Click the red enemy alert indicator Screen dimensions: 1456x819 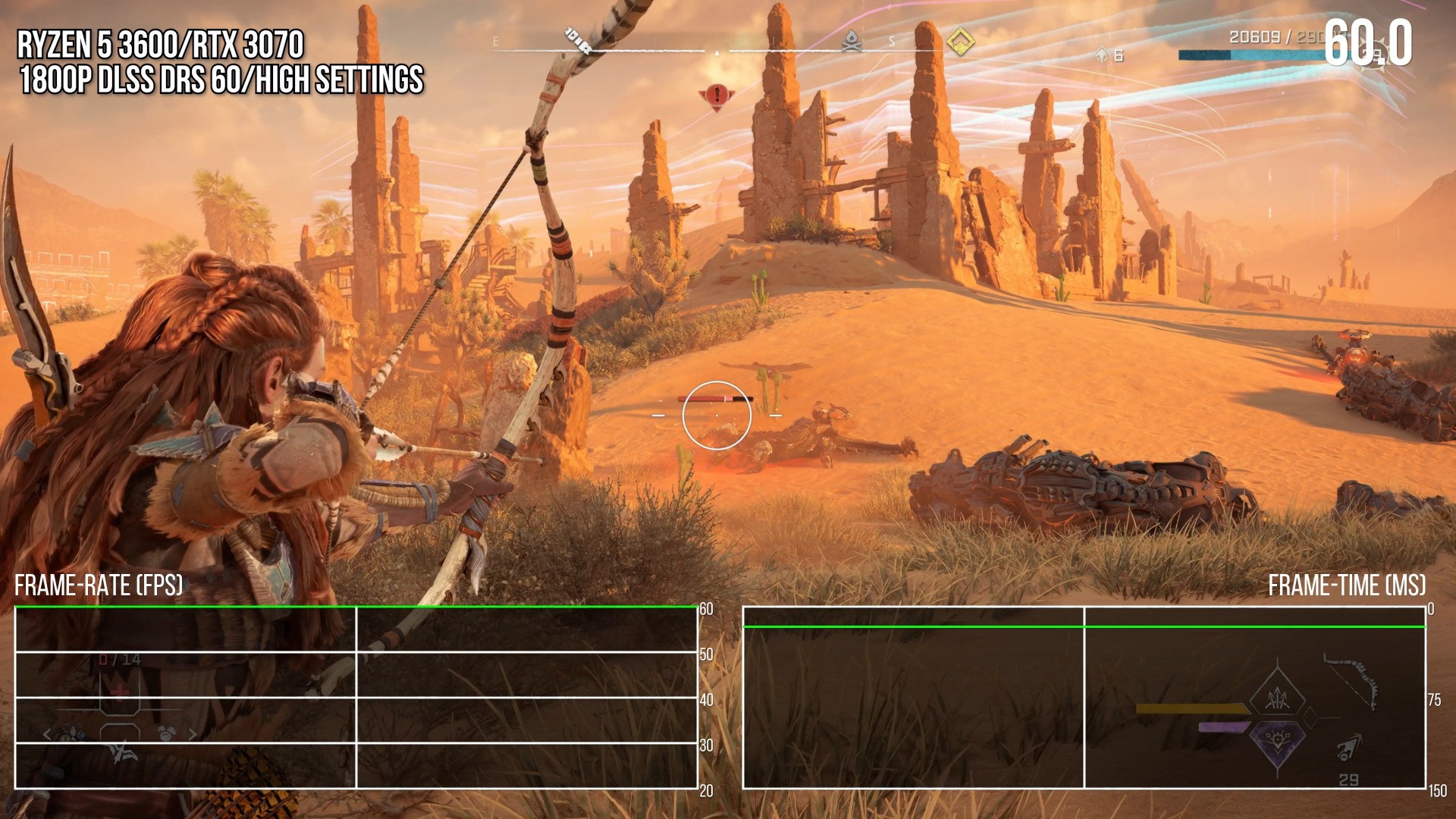[x=716, y=96]
